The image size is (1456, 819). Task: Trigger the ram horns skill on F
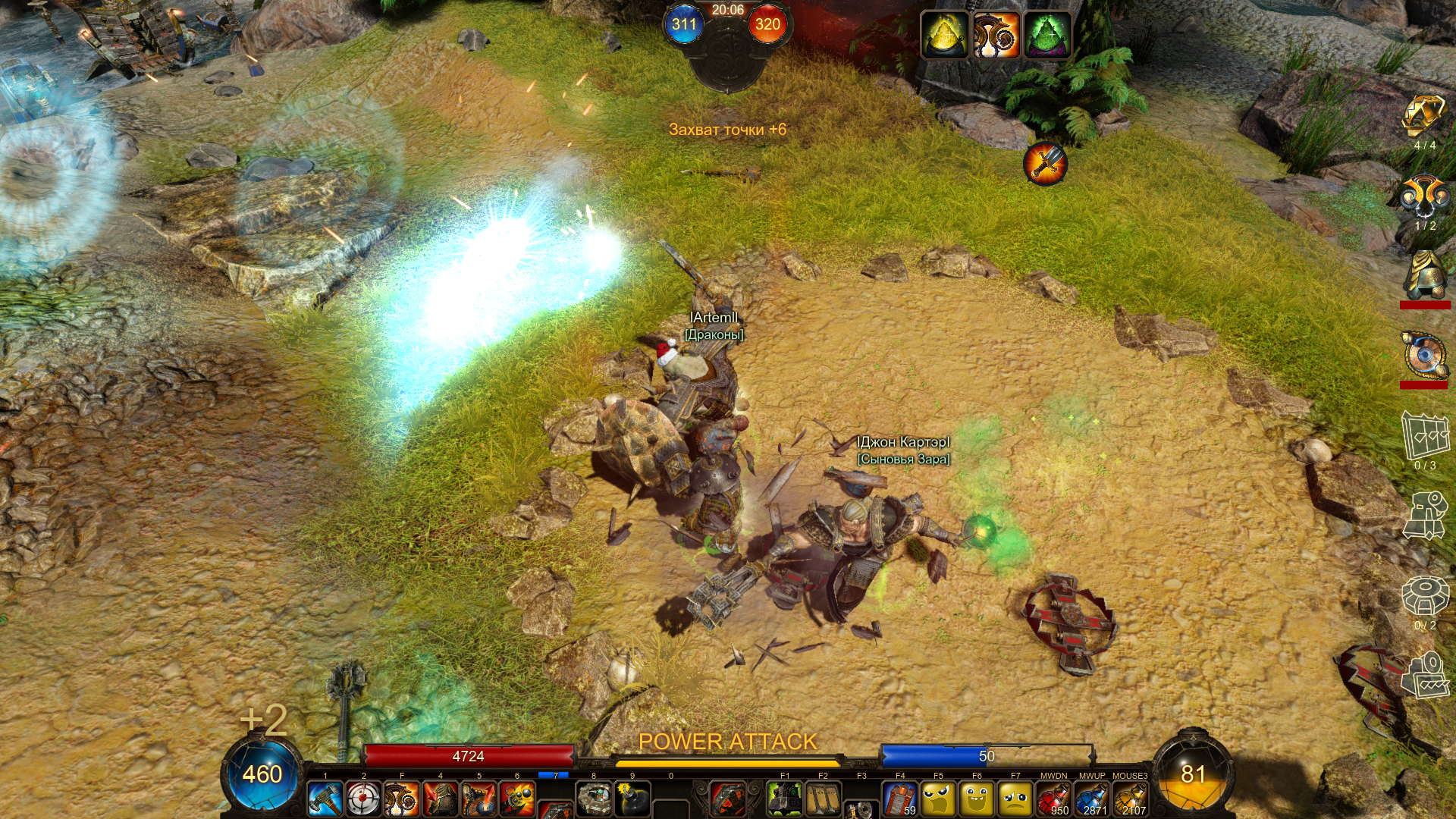point(402,799)
